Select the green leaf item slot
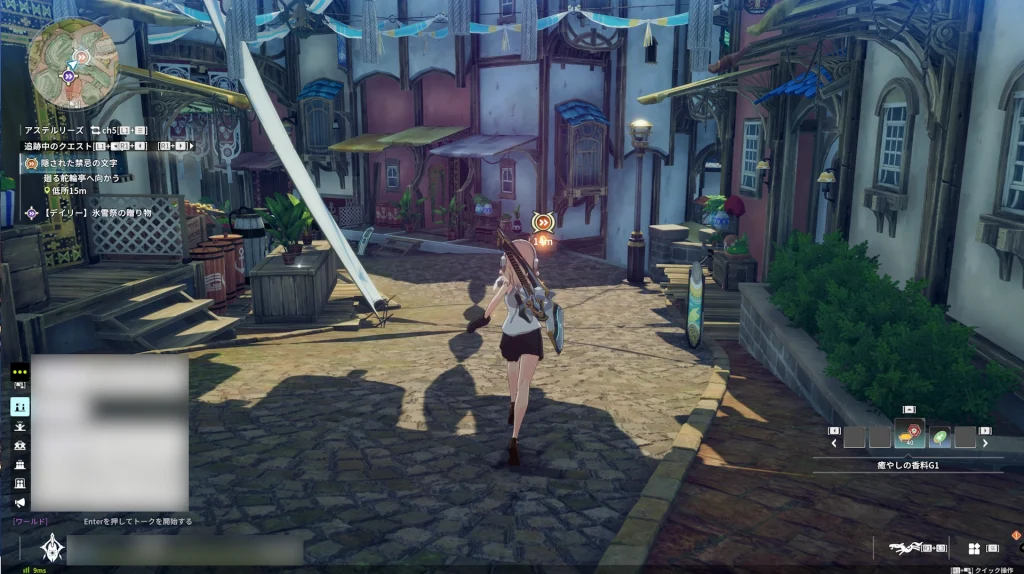1024x574 pixels. [939, 437]
